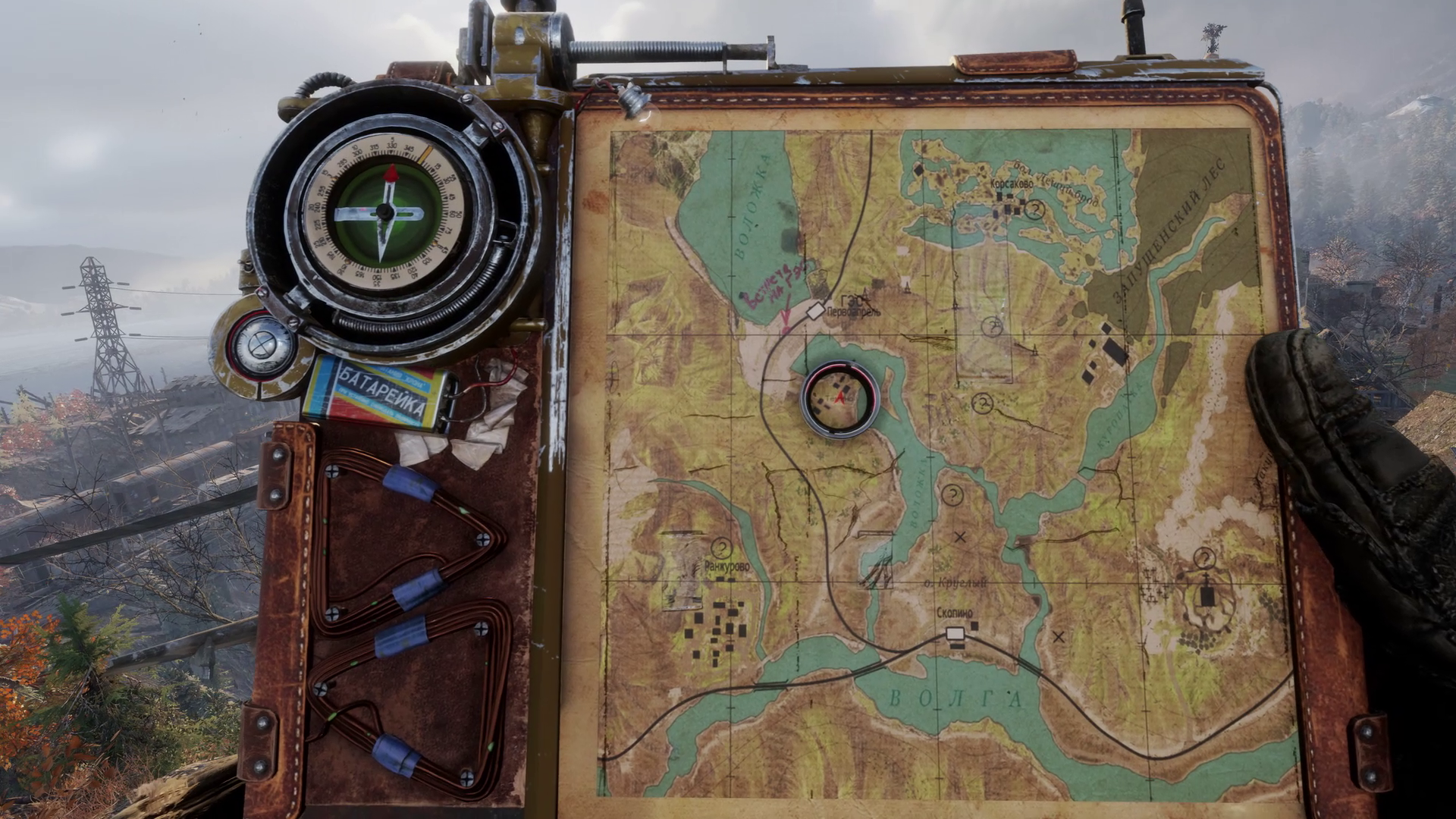This screenshot has height=819, width=1456.
Task: Click the question mark beside Корсаково
Action: tap(1035, 210)
